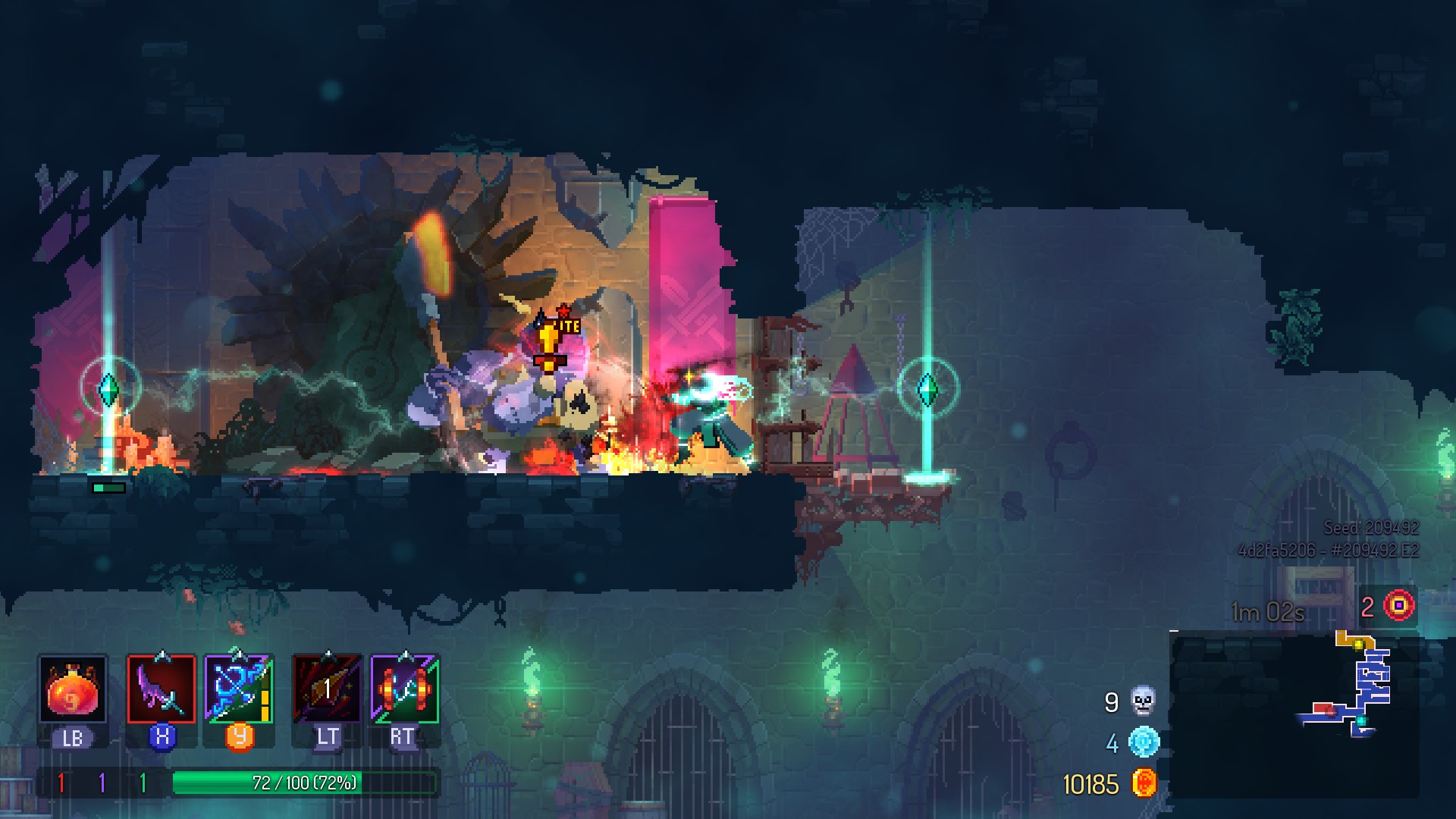The image size is (1456, 819).
Task: Select the orange health flask slot
Action: (x=73, y=689)
